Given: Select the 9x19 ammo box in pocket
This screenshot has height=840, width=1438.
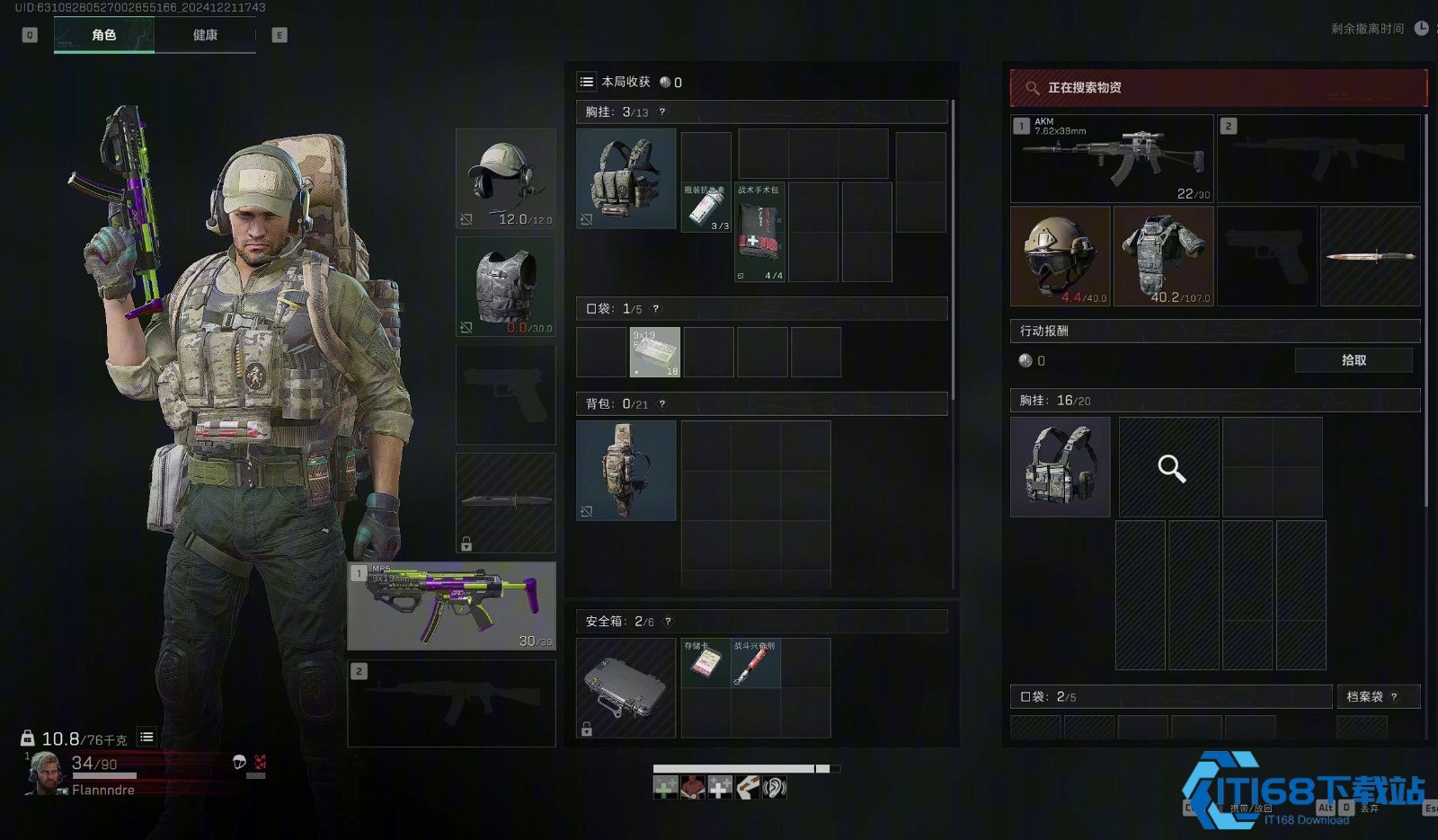Looking at the screenshot, I should coord(654,352).
